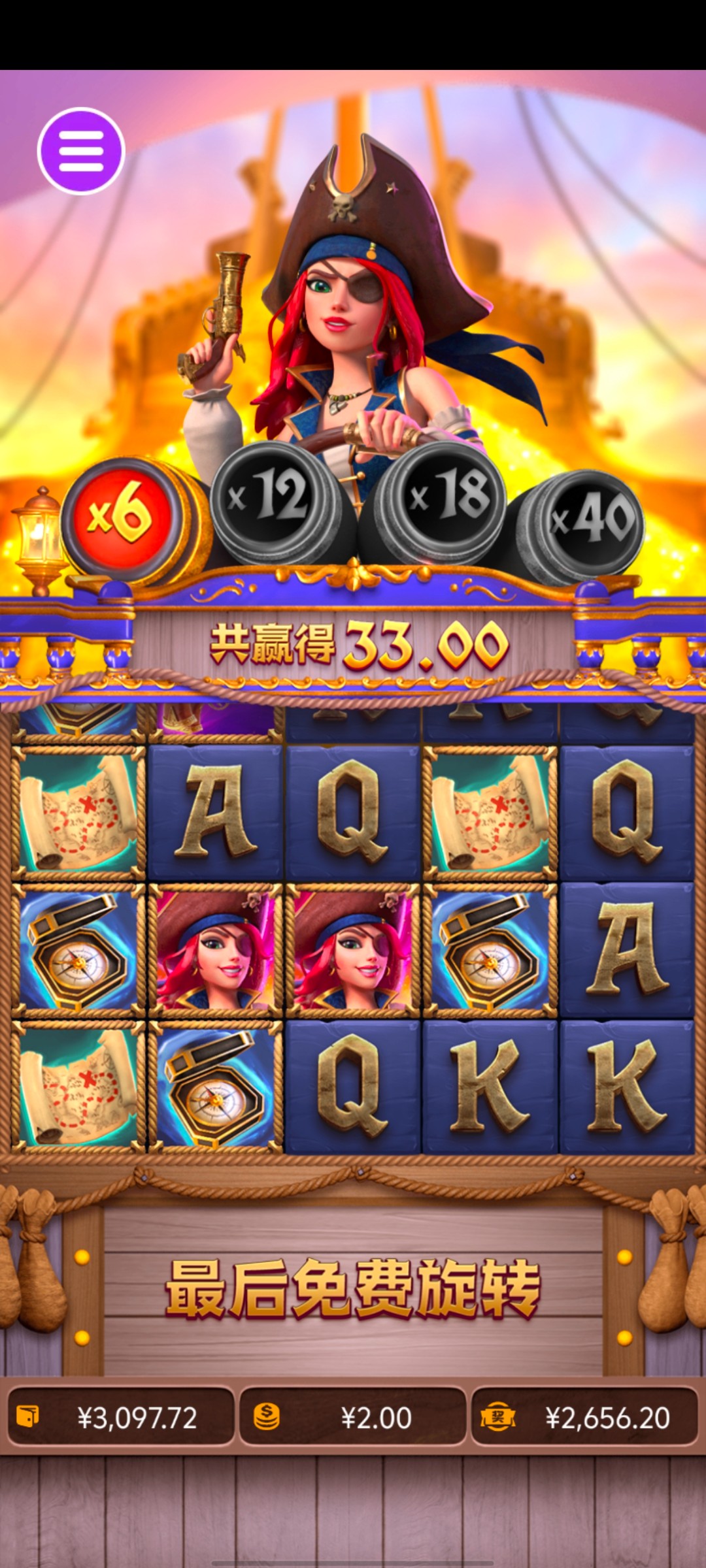Select the ¥2,656.20 winnings panel

click(x=584, y=1417)
